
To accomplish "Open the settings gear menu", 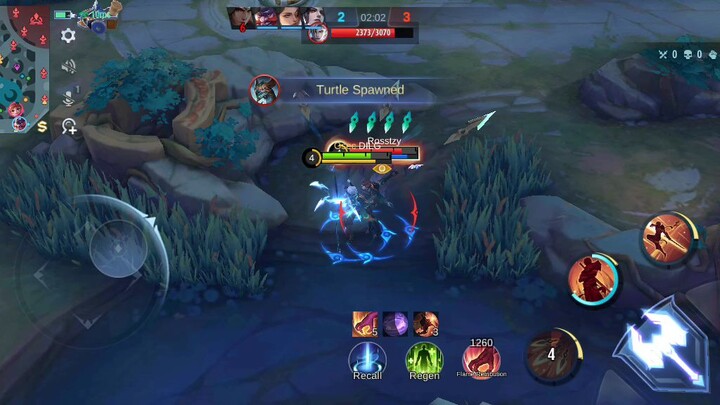I will click(68, 36).
